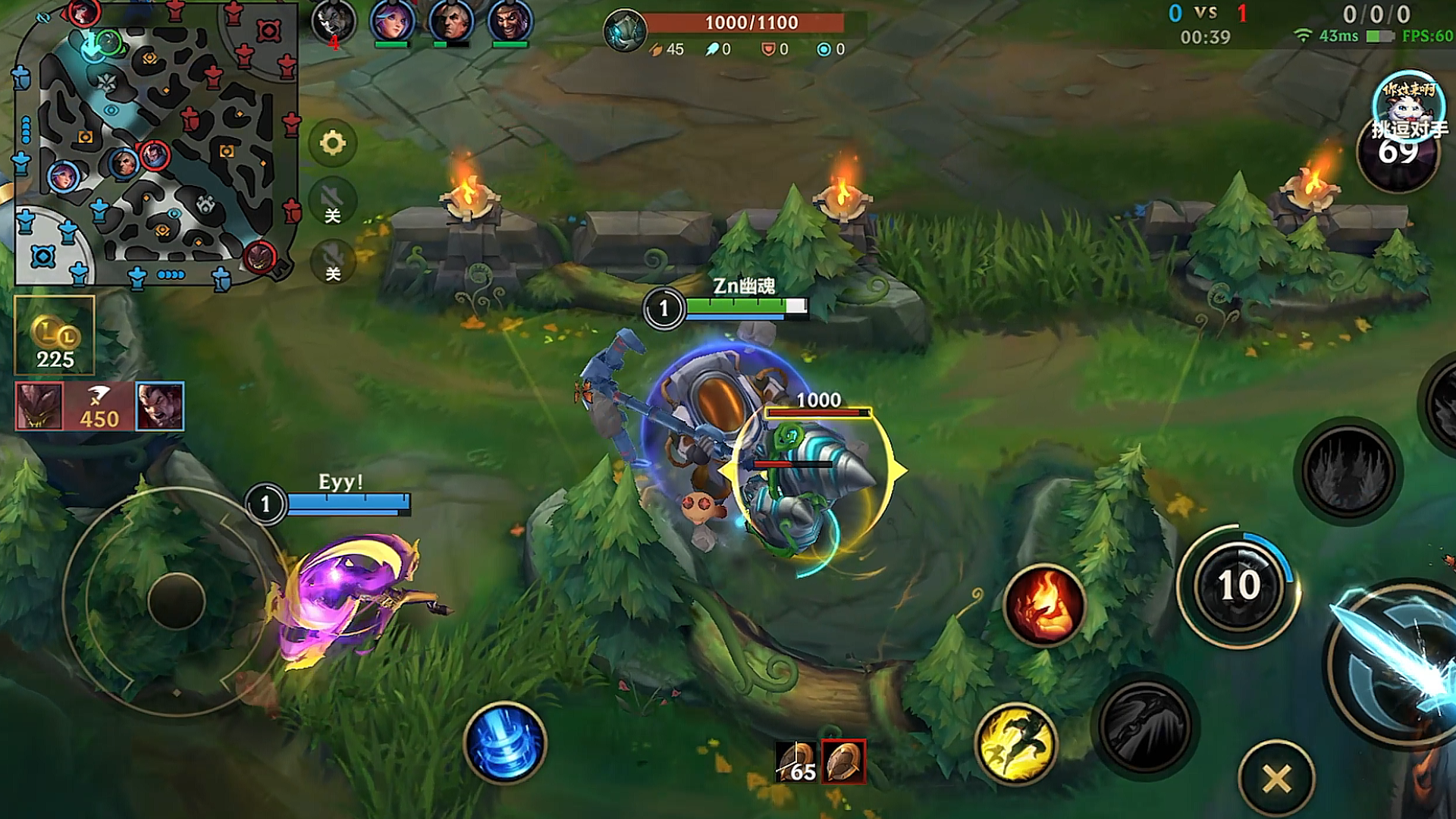
Task: Cancel the cast with the X button
Action: click(x=1277, y=778)
